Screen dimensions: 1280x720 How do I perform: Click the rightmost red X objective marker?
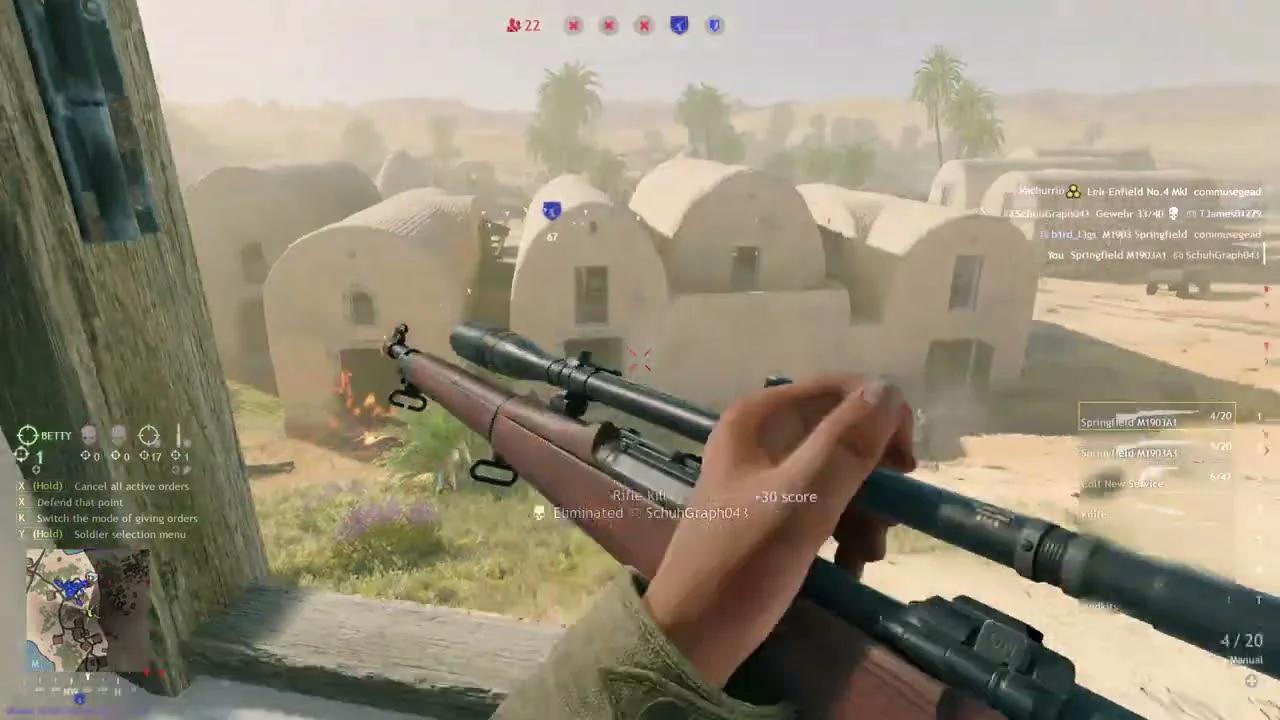(x=644, y=26)
